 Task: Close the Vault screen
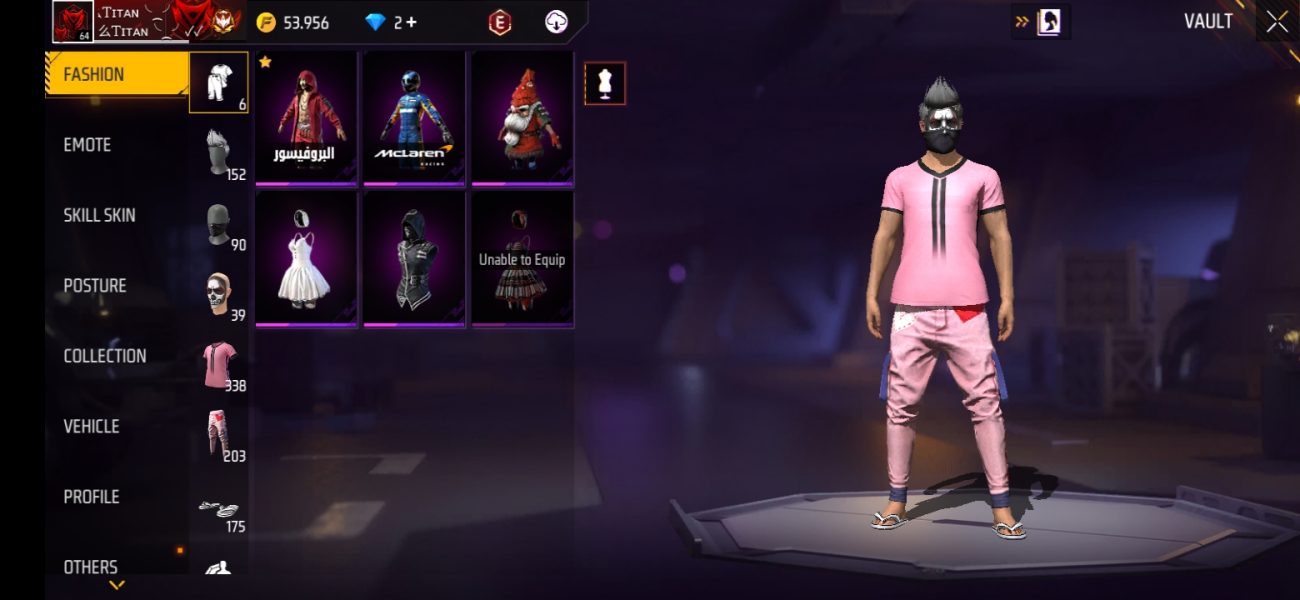[x=1277, y=22]
